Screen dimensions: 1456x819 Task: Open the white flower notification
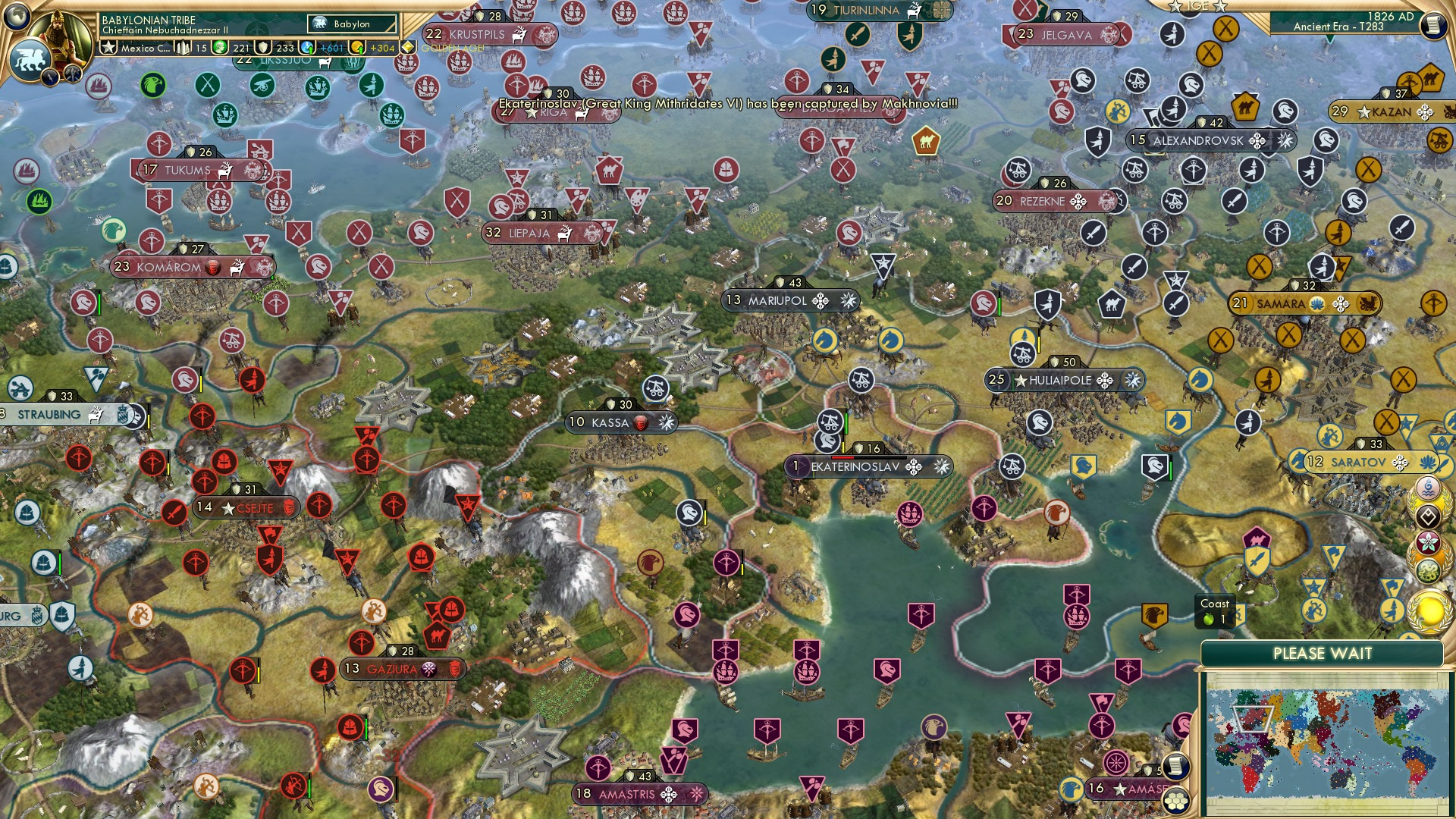(x=1428, y=544)
